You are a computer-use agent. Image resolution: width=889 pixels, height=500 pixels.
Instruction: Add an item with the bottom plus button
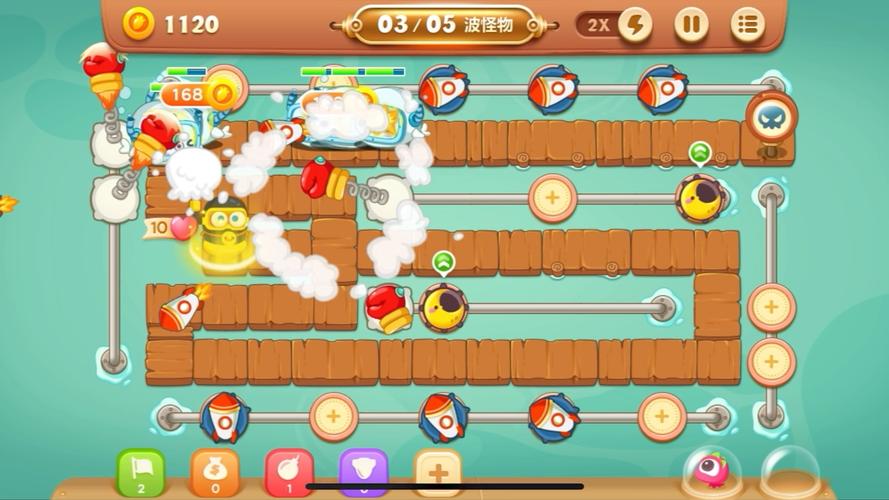(437, 472)
